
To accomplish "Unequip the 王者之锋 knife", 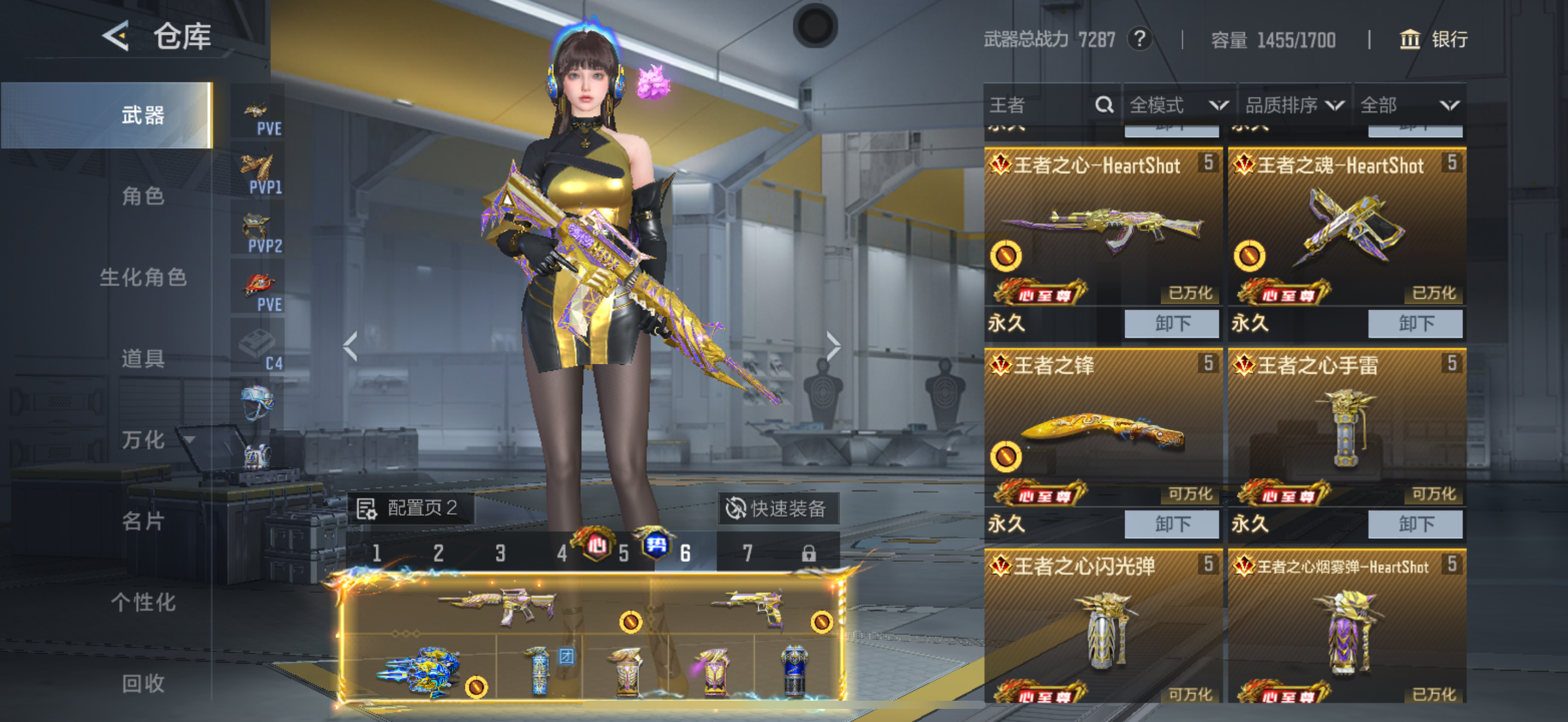I will (x=1171, y=524).
